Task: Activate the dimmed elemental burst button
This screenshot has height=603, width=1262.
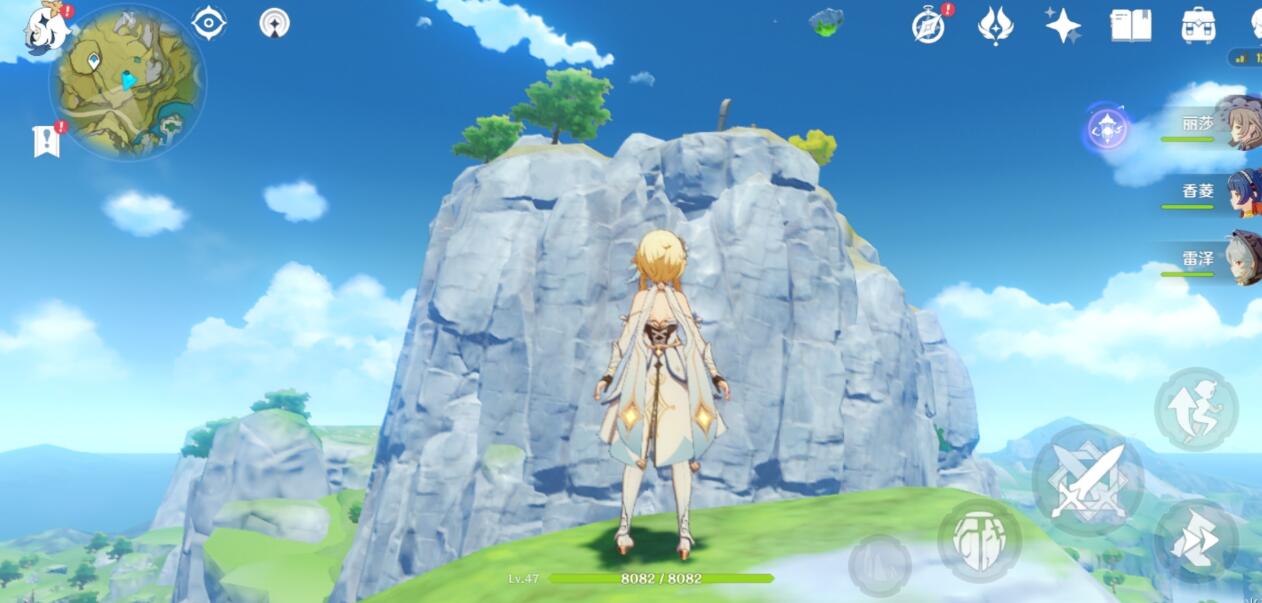Action: [879, 565]
